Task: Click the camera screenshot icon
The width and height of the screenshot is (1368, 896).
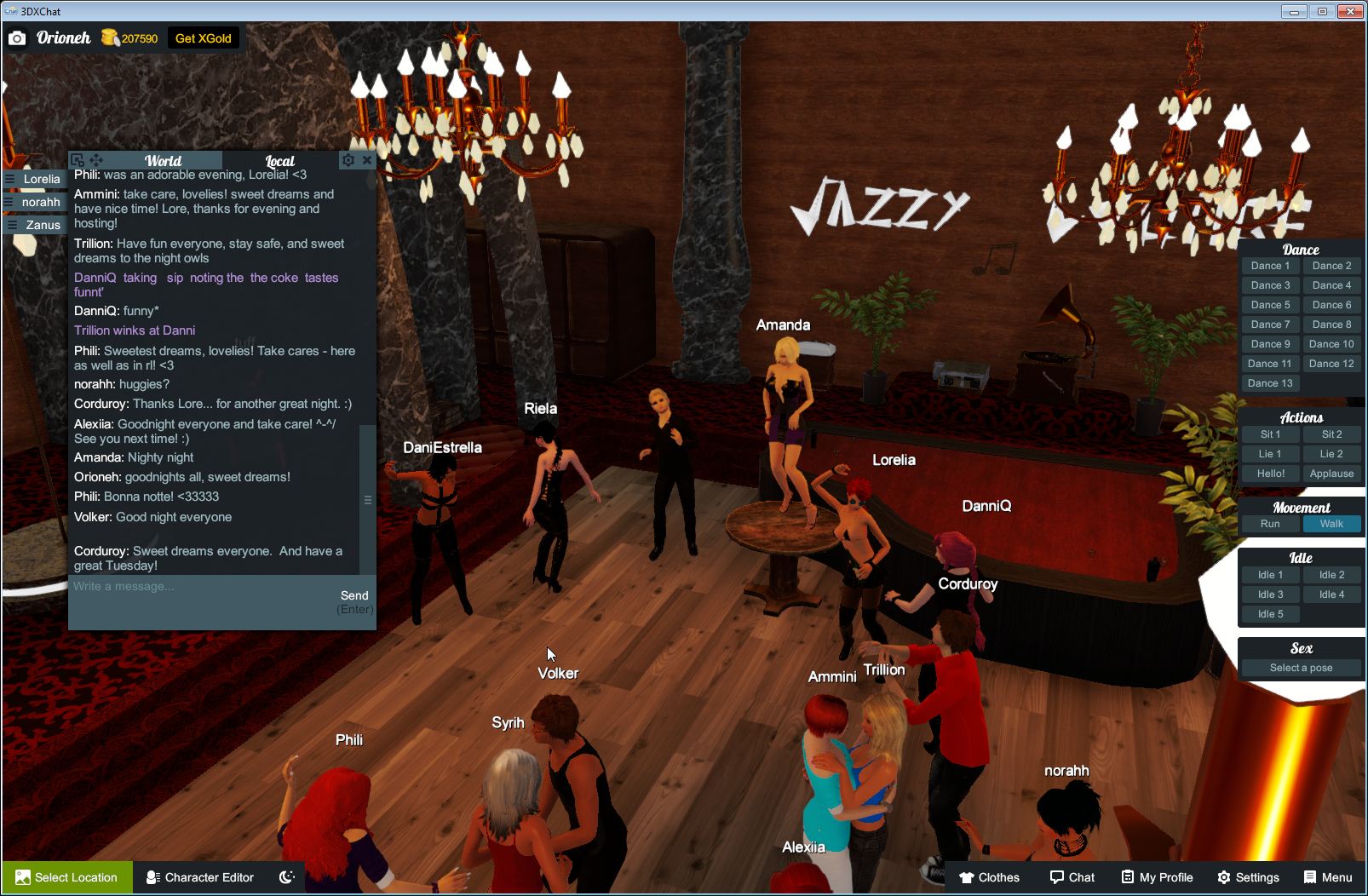Action: point(17,37)
